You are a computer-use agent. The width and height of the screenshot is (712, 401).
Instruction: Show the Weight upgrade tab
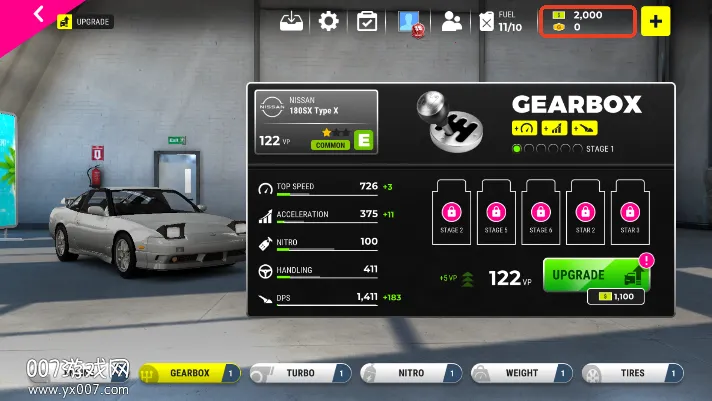(x=522, y=373)
